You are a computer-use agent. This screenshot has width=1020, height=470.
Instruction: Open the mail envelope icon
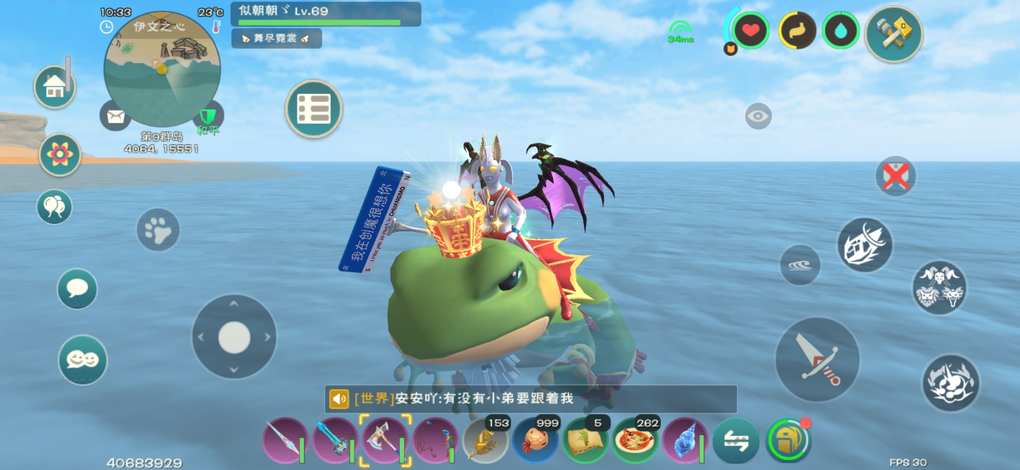click(115, 115)
